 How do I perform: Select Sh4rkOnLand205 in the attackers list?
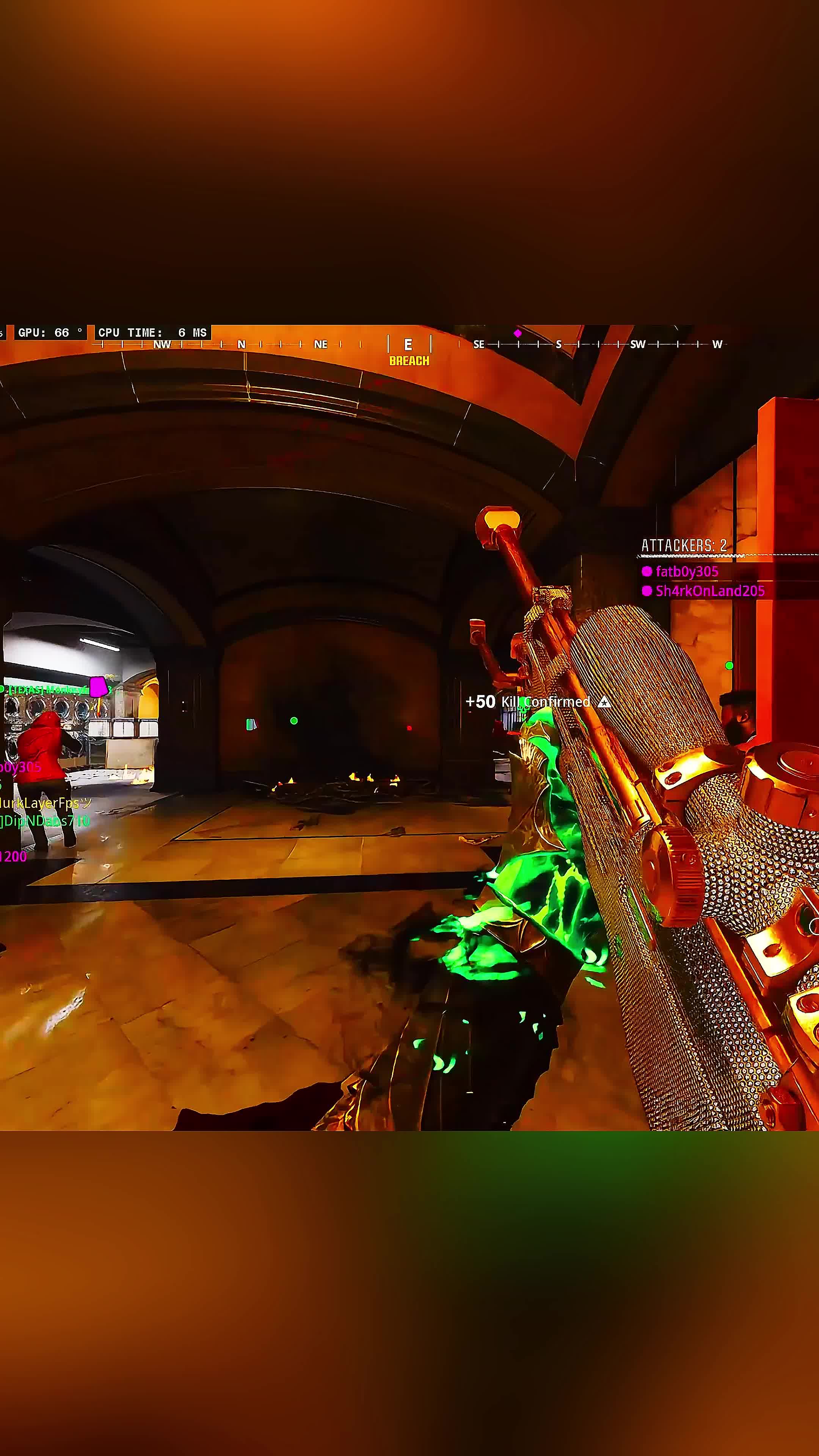(x=709, y=591)
